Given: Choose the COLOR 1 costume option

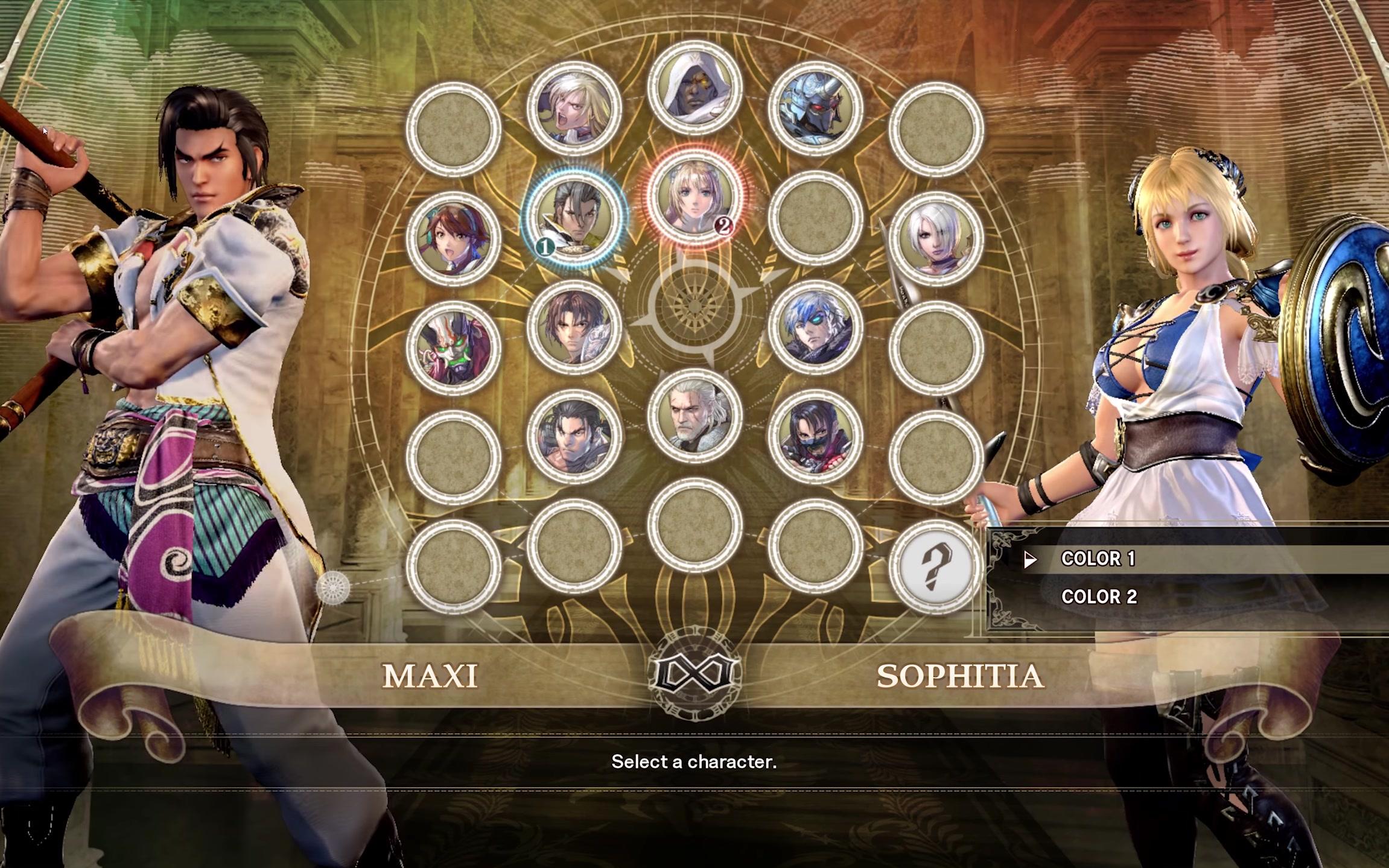Looking at the screenshot, I should (1098, 559).
